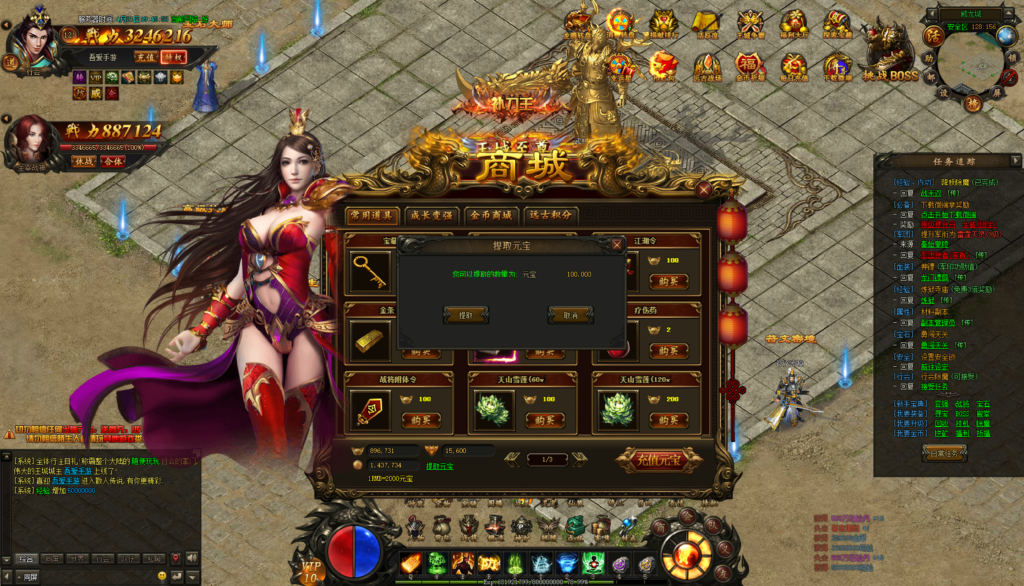Viewport: 1024px width, 586px height.
Task: Switch to the 成长变强 shop tab
Action: (x=430, y=215)
